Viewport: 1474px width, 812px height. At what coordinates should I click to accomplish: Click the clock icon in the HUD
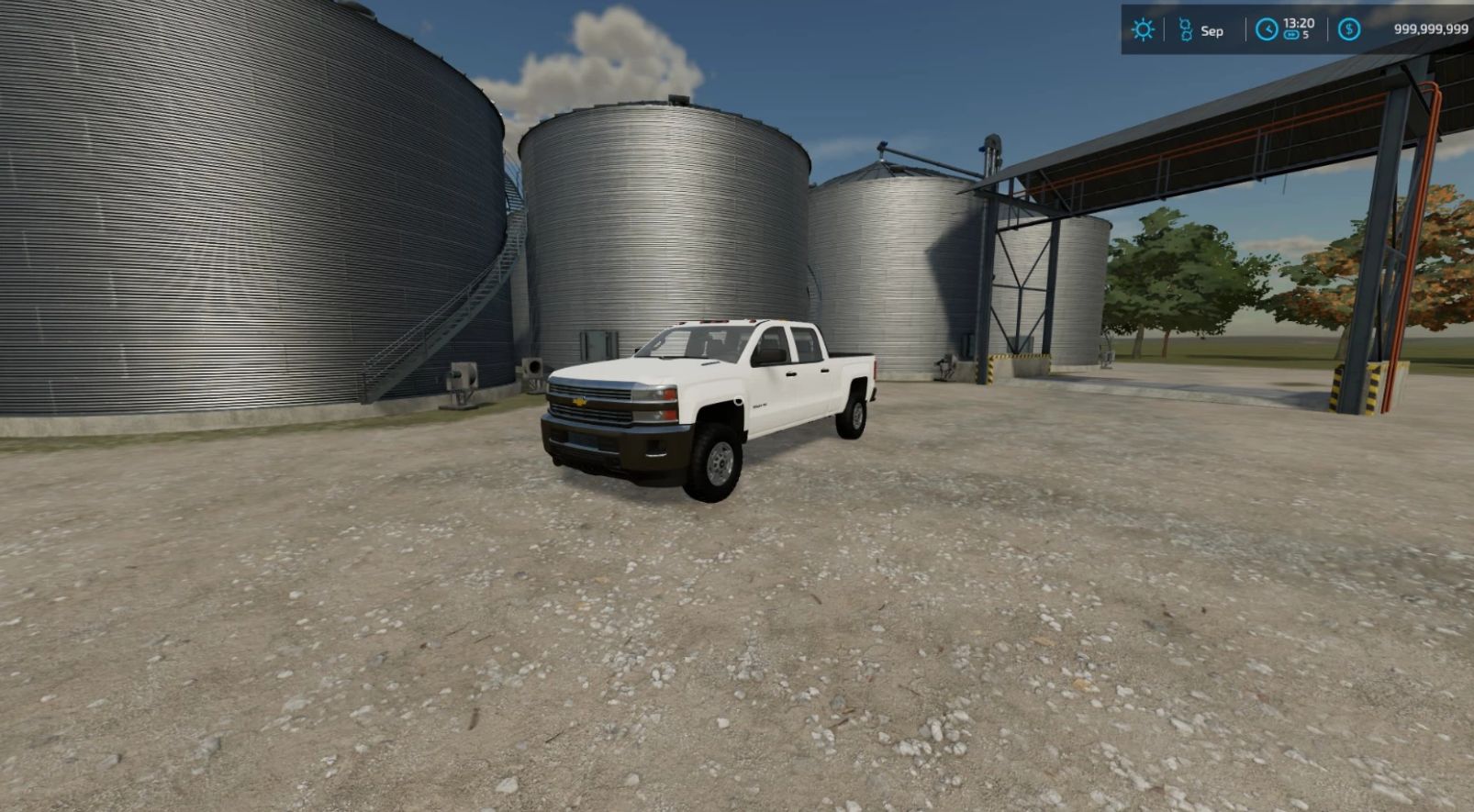pos(1267,29)
